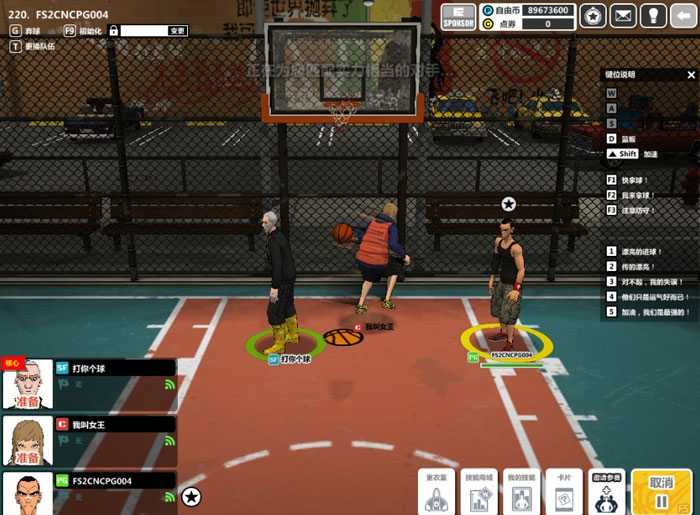
Task: Click the SPONSOR button
Action: (458, 16)
